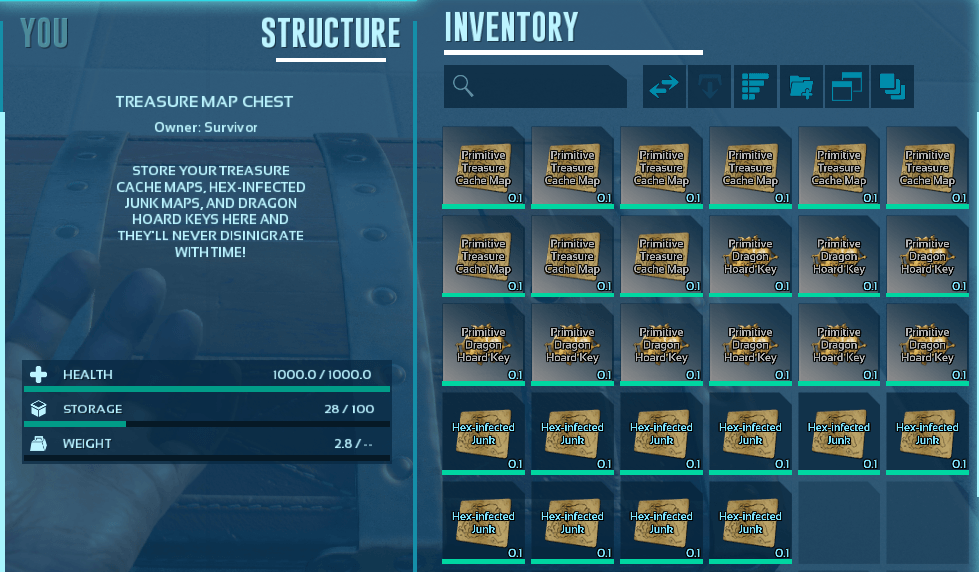This screenshot has height=572, width=979.
Task: Toggle the overlapping windows view button
Action: pyautogui.click(x=846, y=87)
